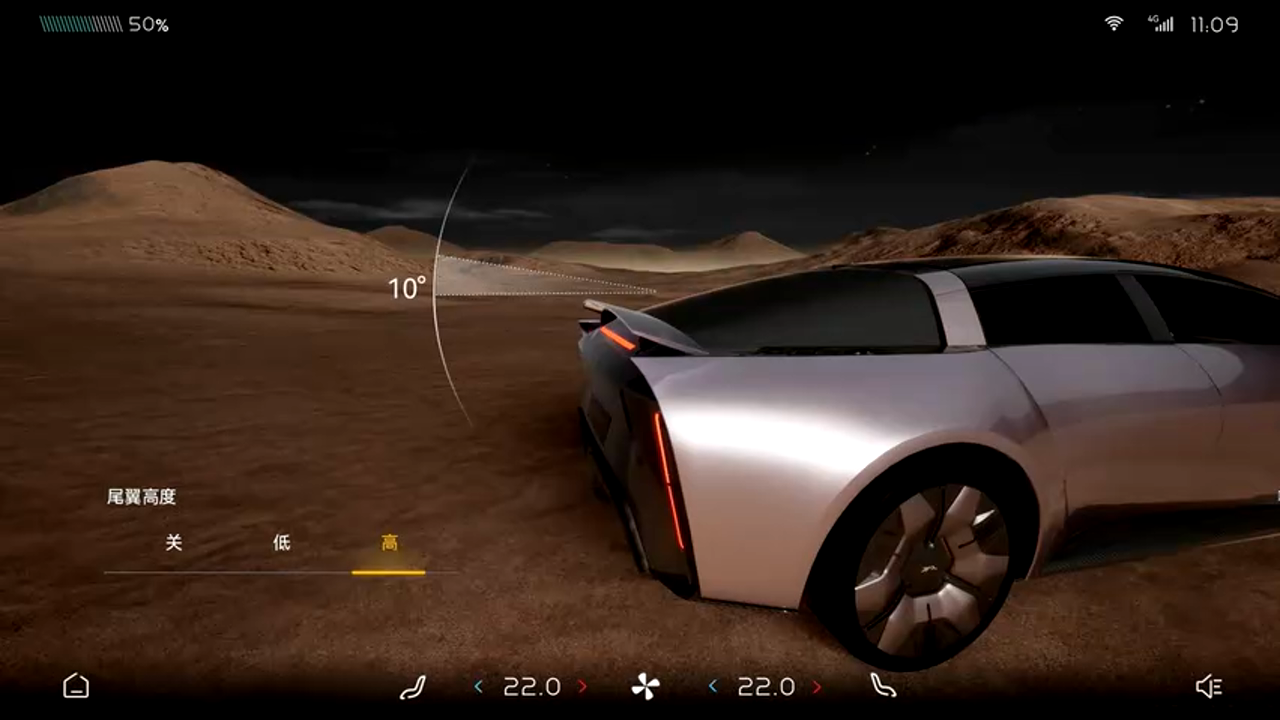The height and width of the screenshot is (720, 1280).
Task: Open the left seat settings icon
Action: pyautogui.click(x=412, y=686)
